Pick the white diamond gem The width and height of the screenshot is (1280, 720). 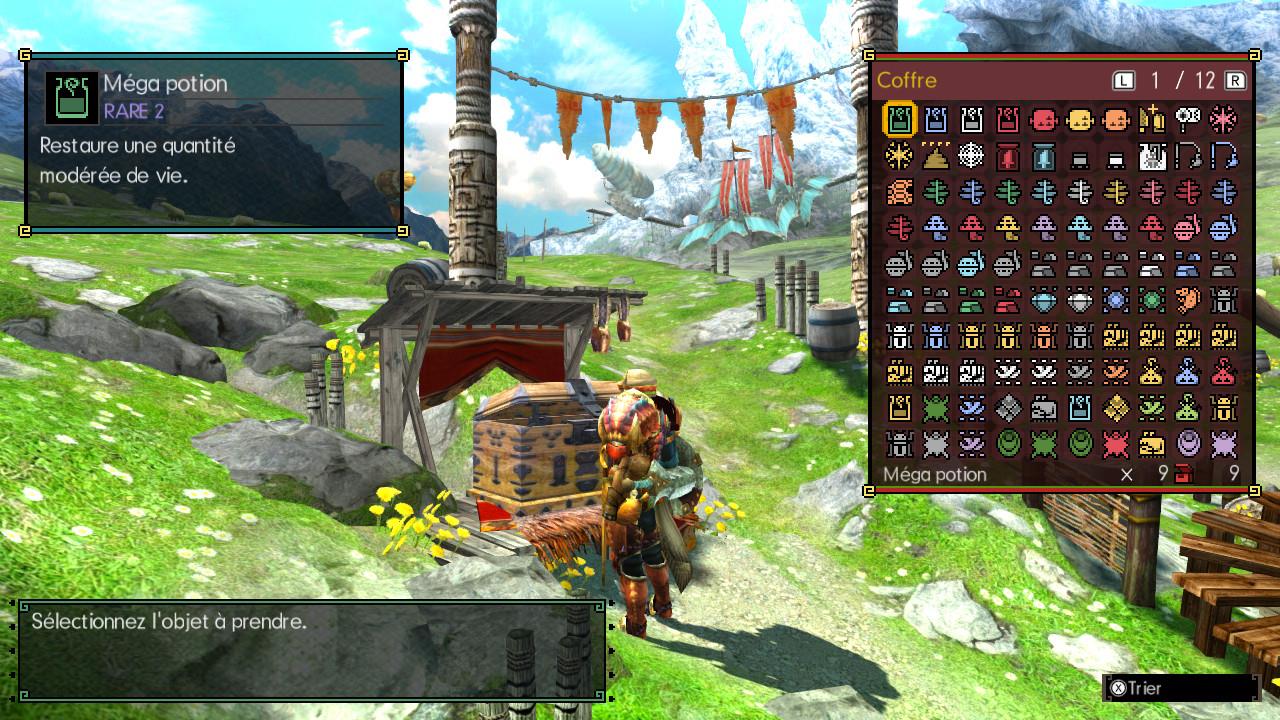(x=1080, y=300)
